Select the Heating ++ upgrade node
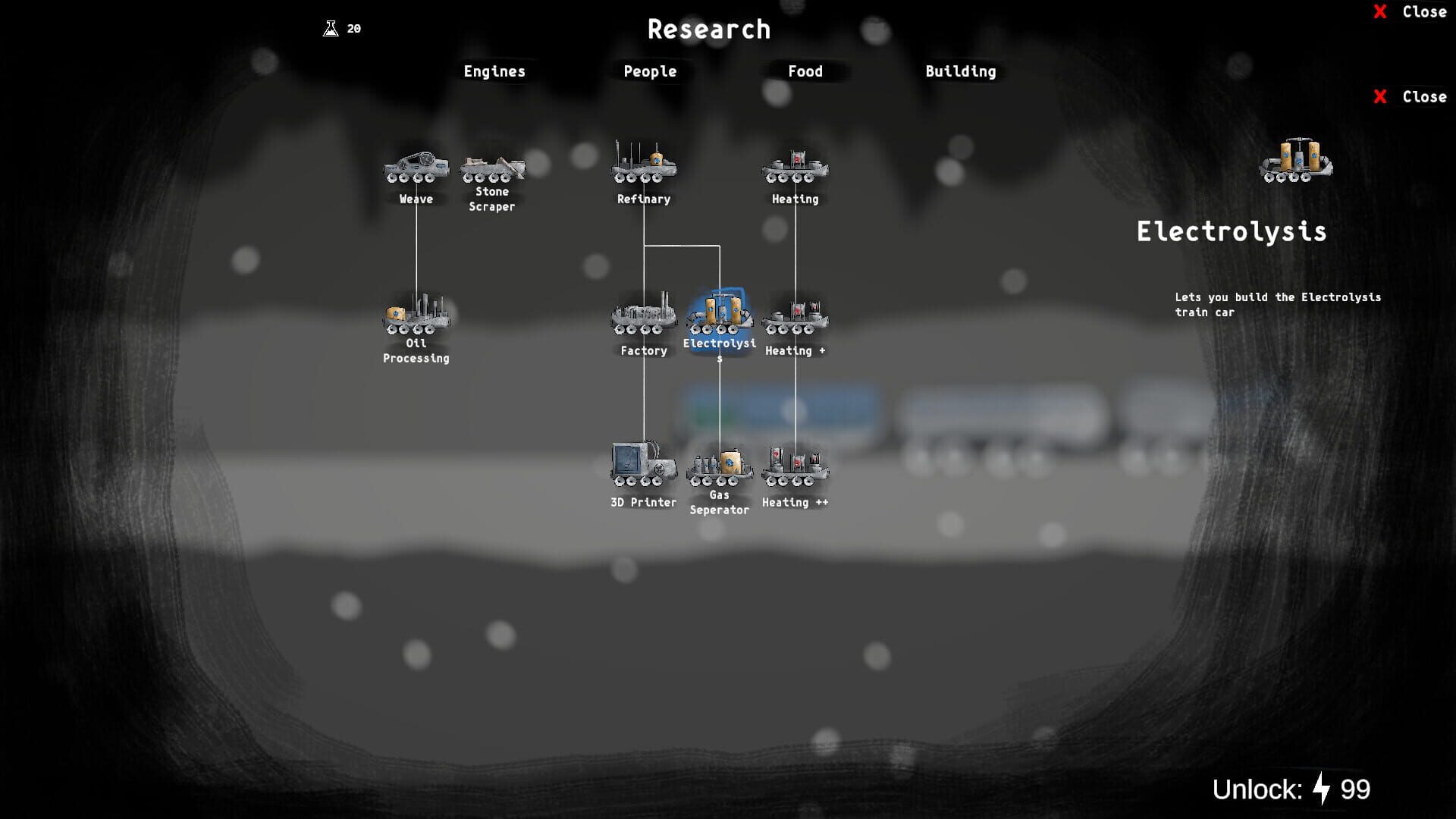Screen dimensions: 1456x819 coord(795,466)
